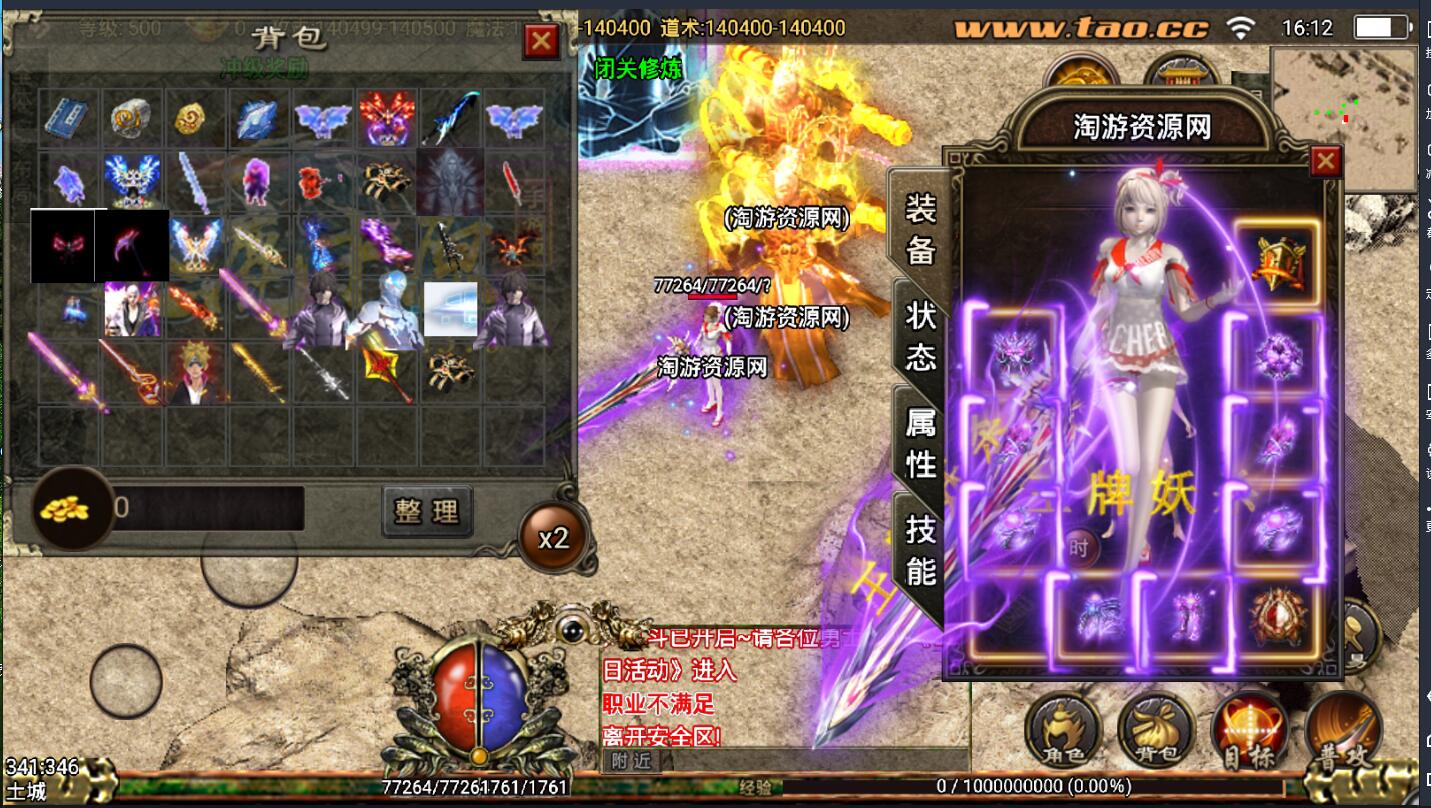This screenshot has height=808, width=1431.
Task: Close the character equipment panel
Action: 1325,161
